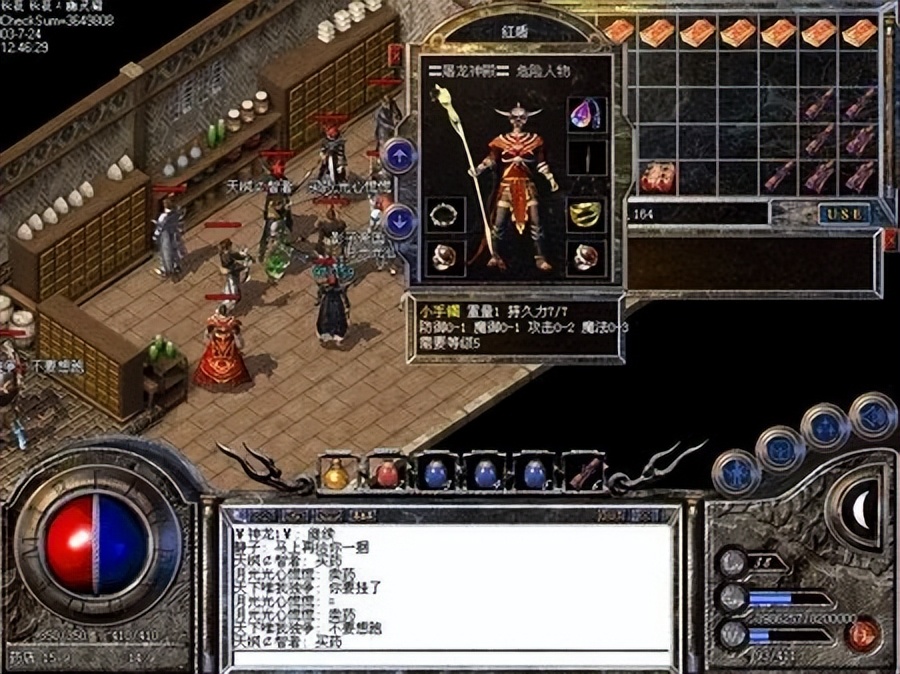This screenshot has width=900, height=674.
Task: Select the silver bracelet equipment slot
Action: (442, 213)
